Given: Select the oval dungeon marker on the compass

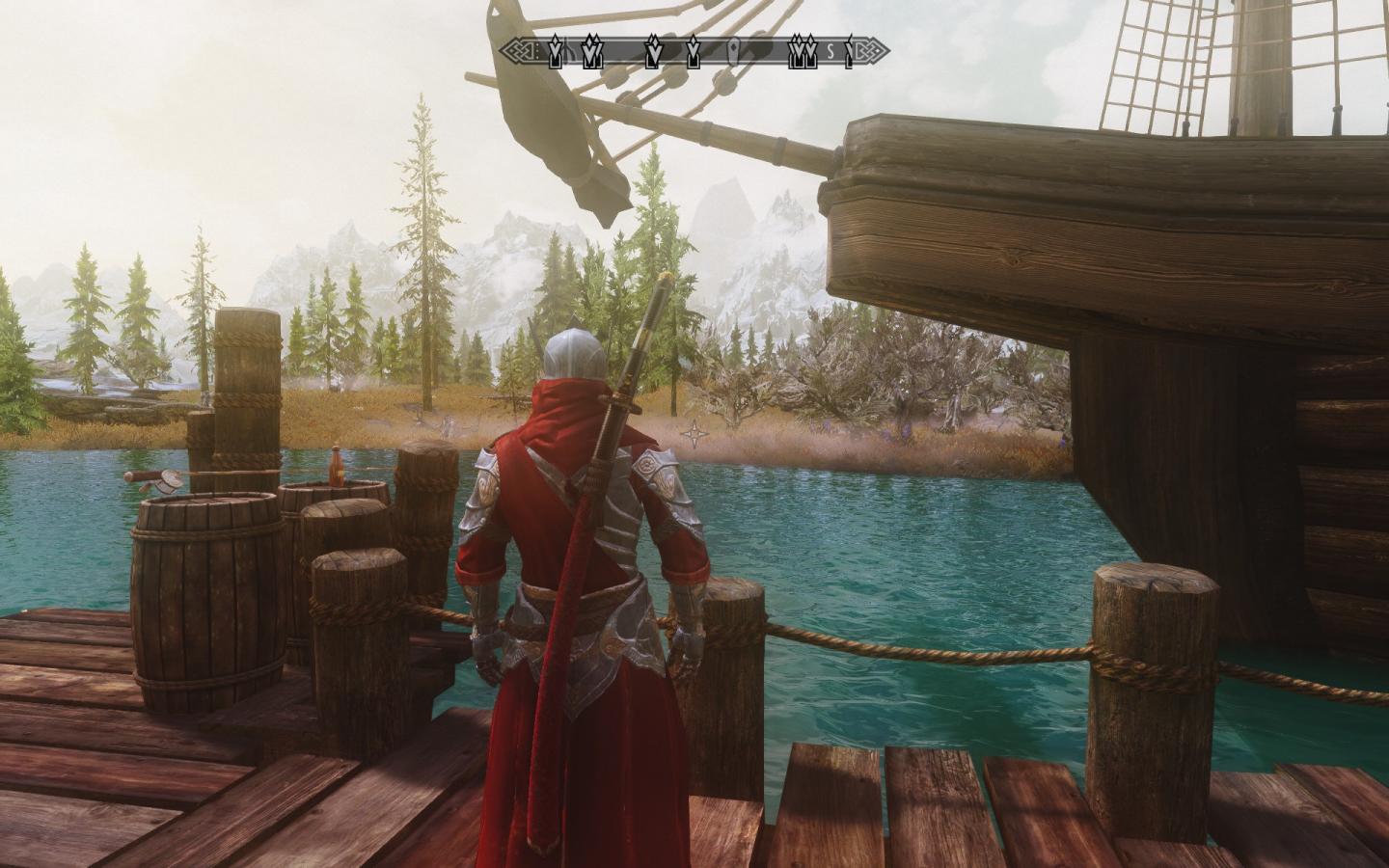Looking at the screenshot, I should coord(733,50).
